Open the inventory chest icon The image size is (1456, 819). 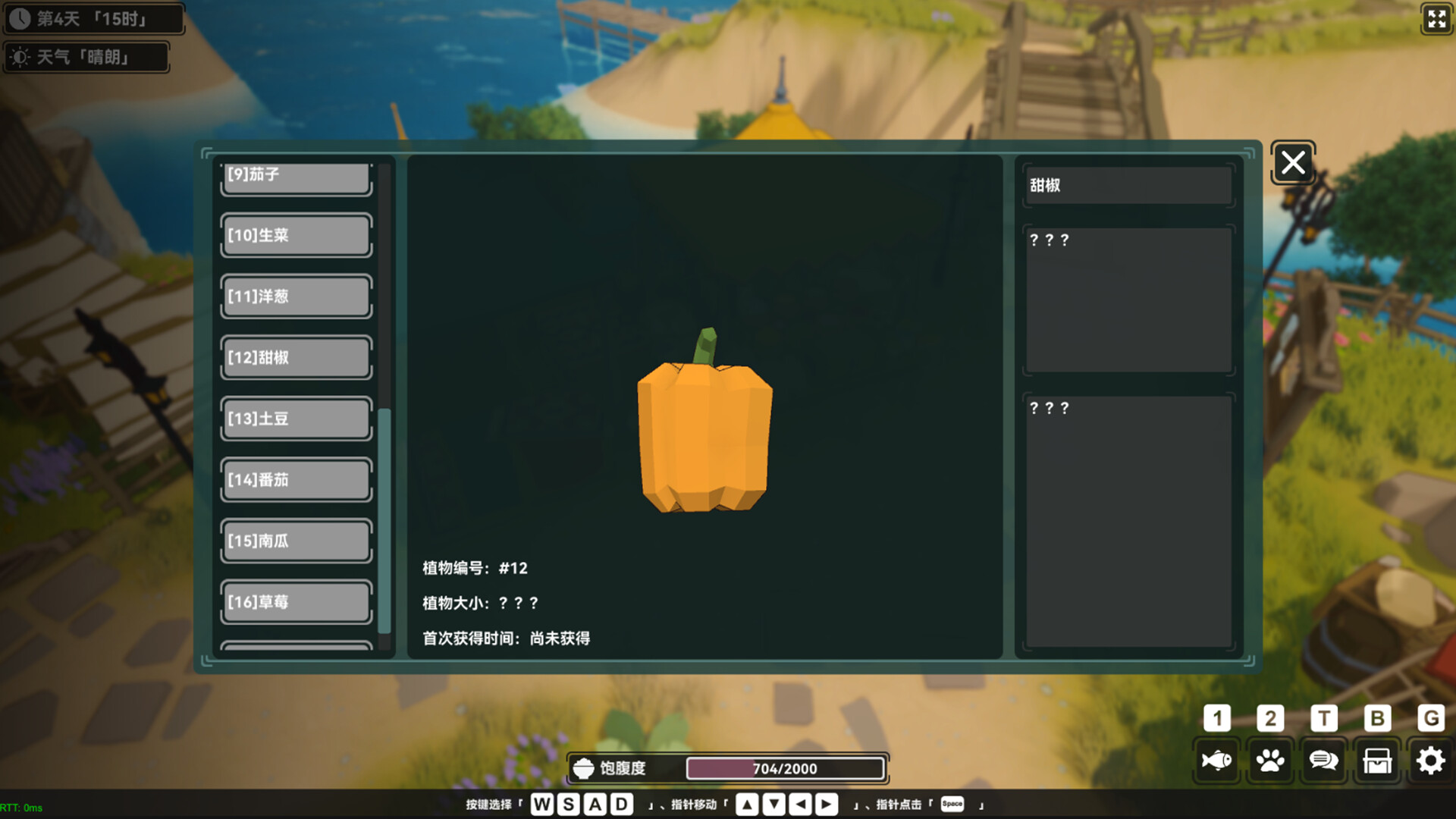pos(1376,759)
